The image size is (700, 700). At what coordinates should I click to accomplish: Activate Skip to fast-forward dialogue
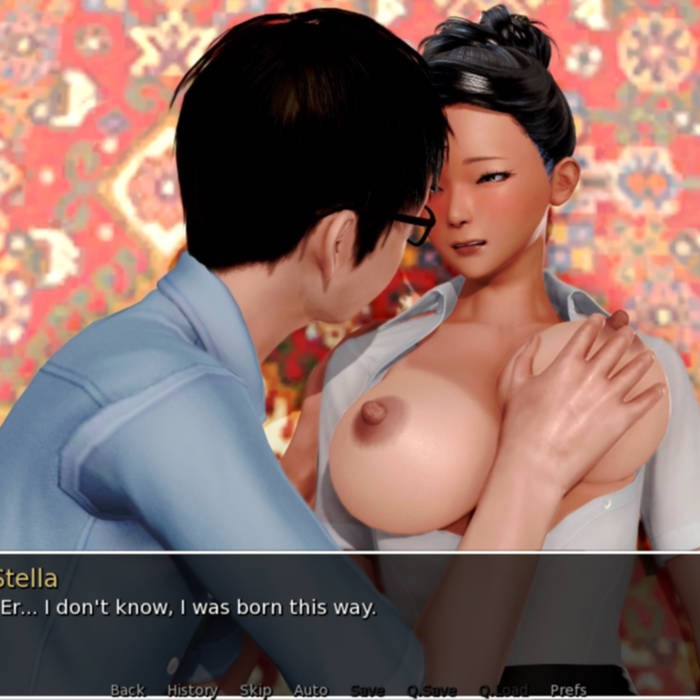click(x=255, y=689)
